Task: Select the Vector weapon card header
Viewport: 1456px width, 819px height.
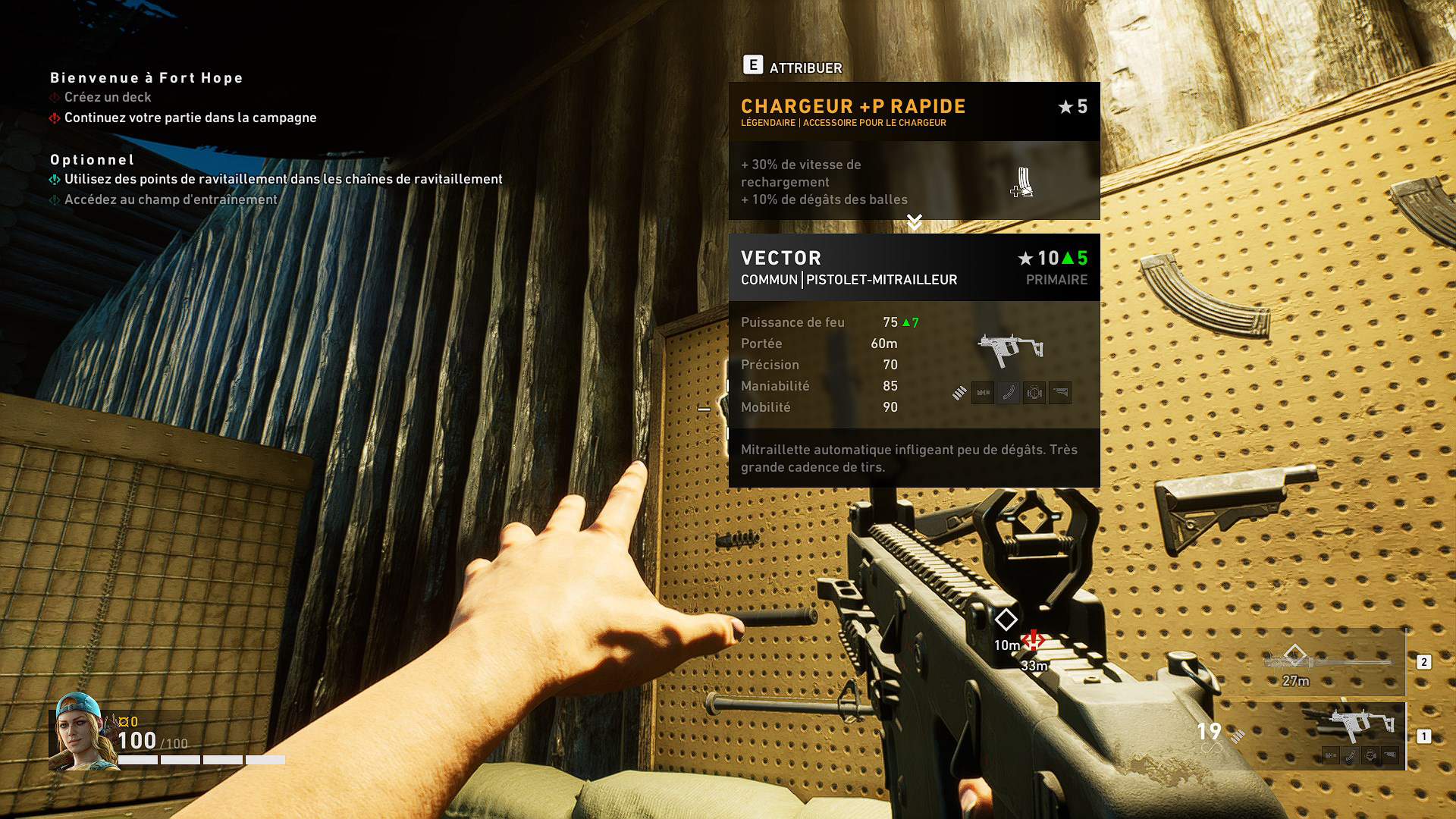Action: coord(914,268)
